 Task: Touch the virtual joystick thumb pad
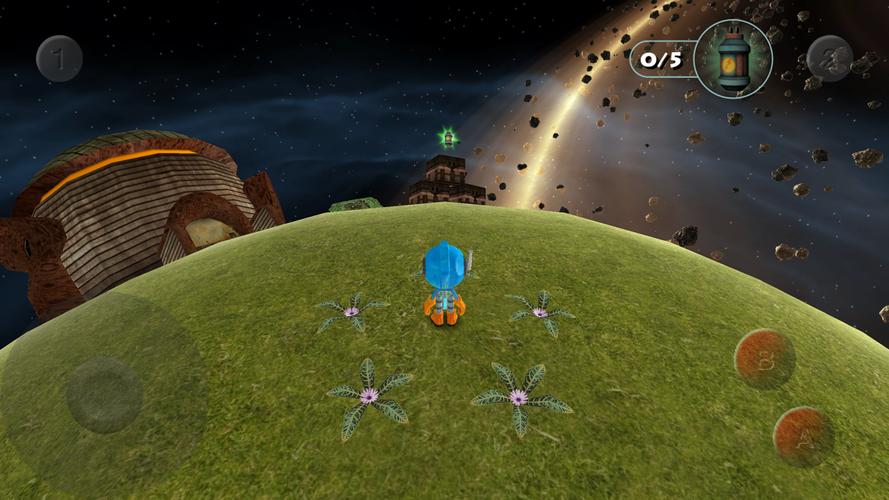point(104,394)
